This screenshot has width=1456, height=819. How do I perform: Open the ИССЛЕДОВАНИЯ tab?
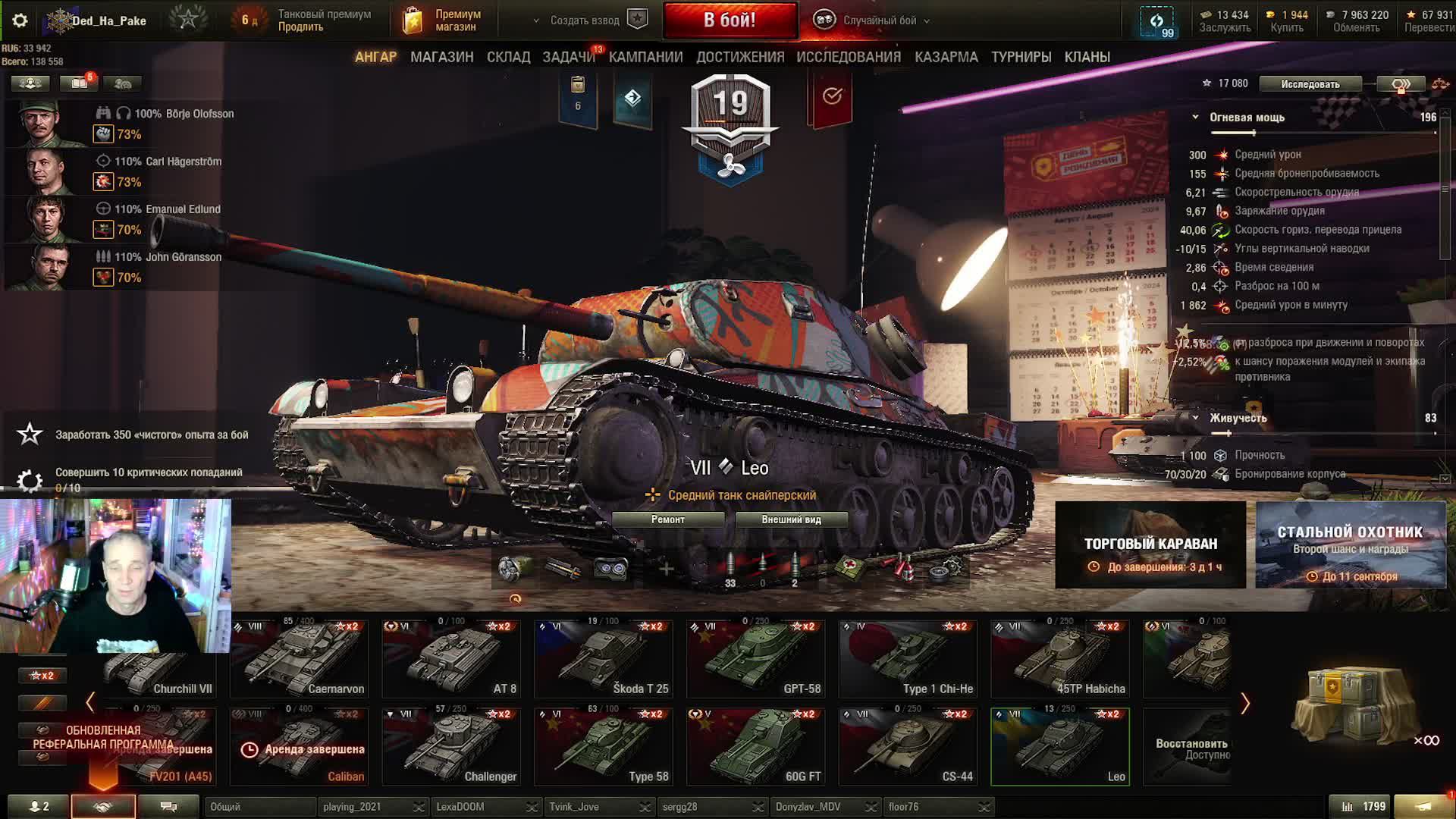(x=848, y=57)
